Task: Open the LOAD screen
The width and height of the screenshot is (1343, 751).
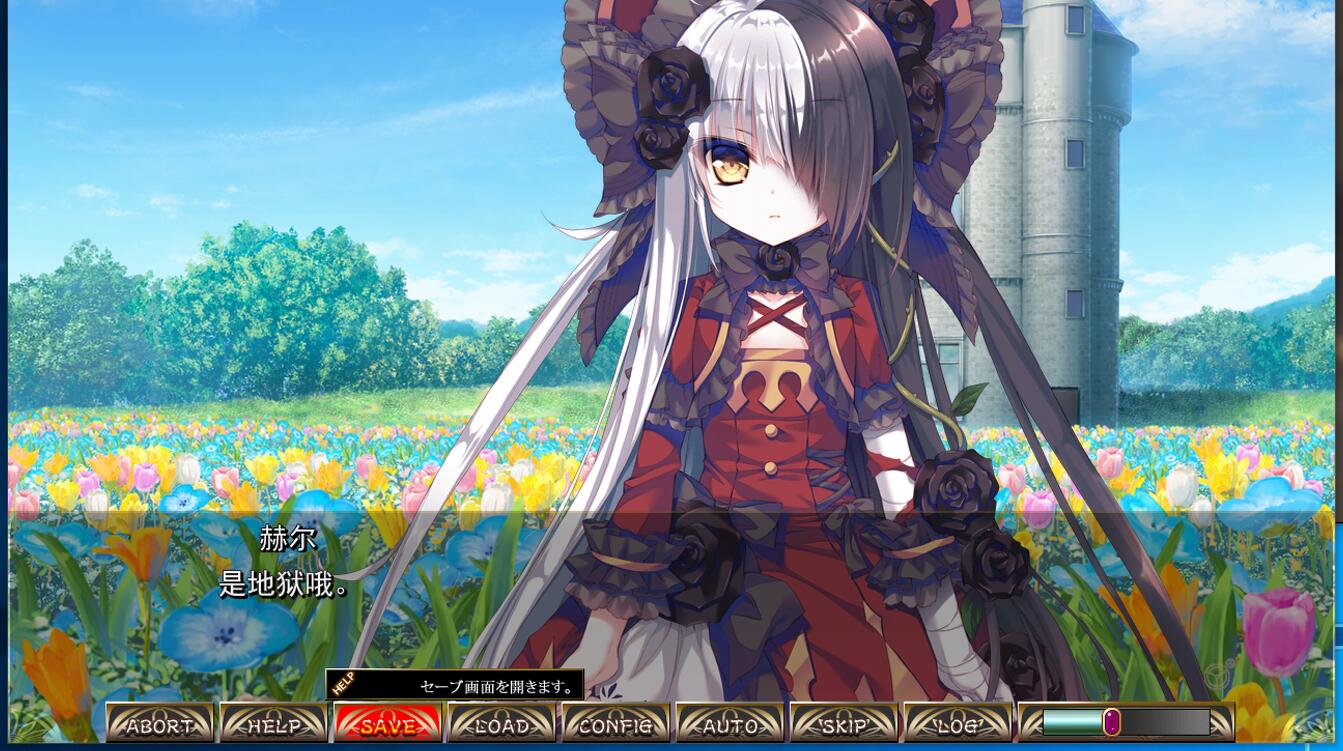Action: tap(502, 724)
